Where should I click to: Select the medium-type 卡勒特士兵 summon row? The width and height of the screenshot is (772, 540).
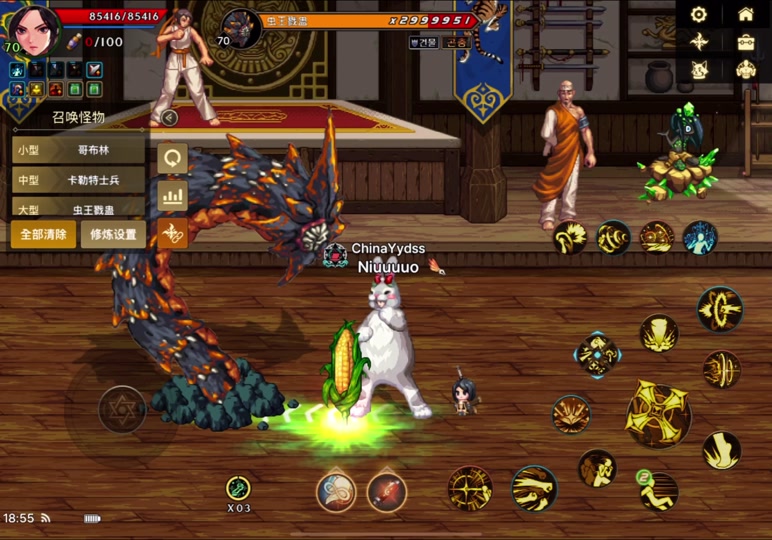[80, 180]
